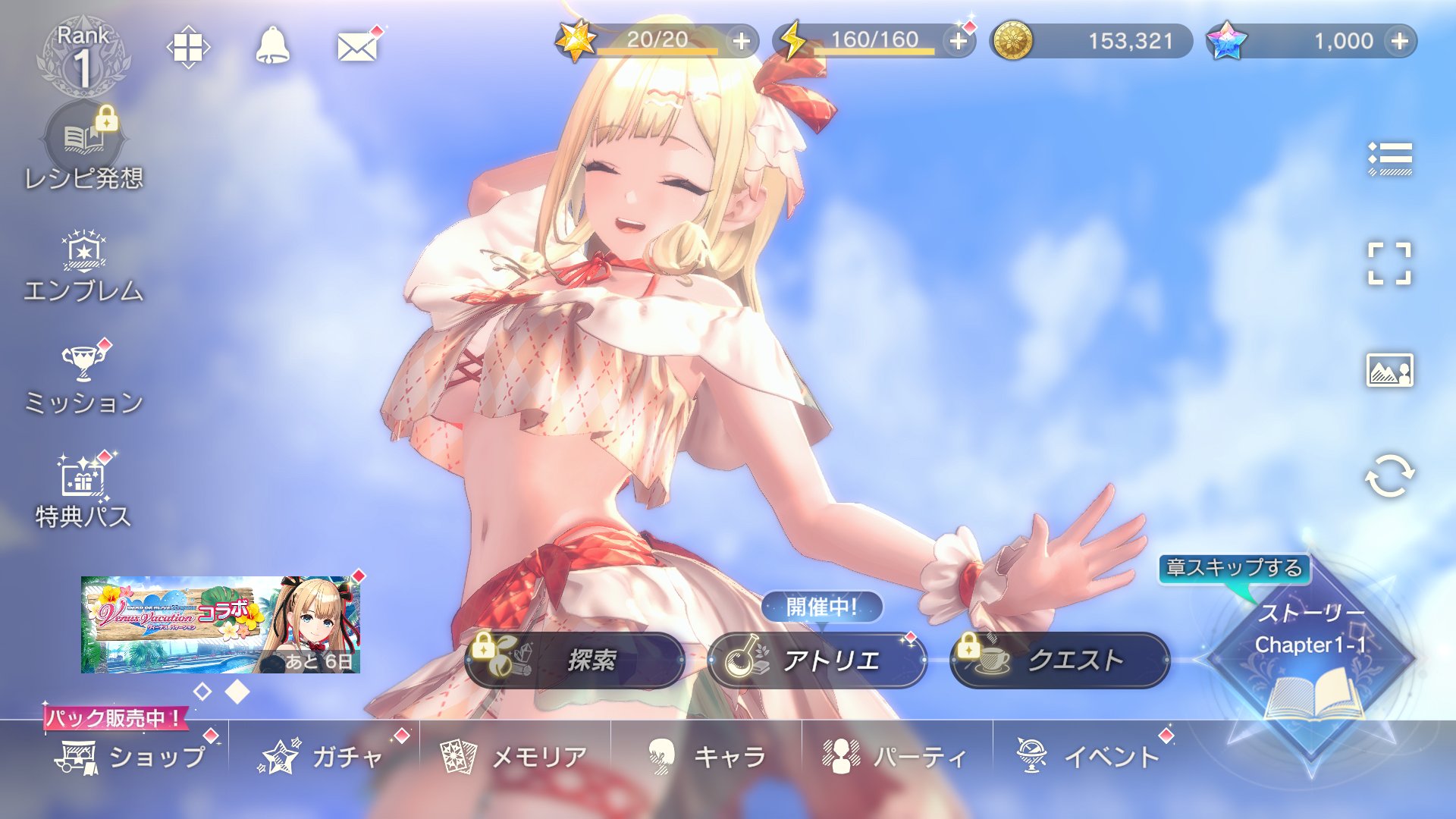Select the locked 探索 exploration button

point(575,661)
